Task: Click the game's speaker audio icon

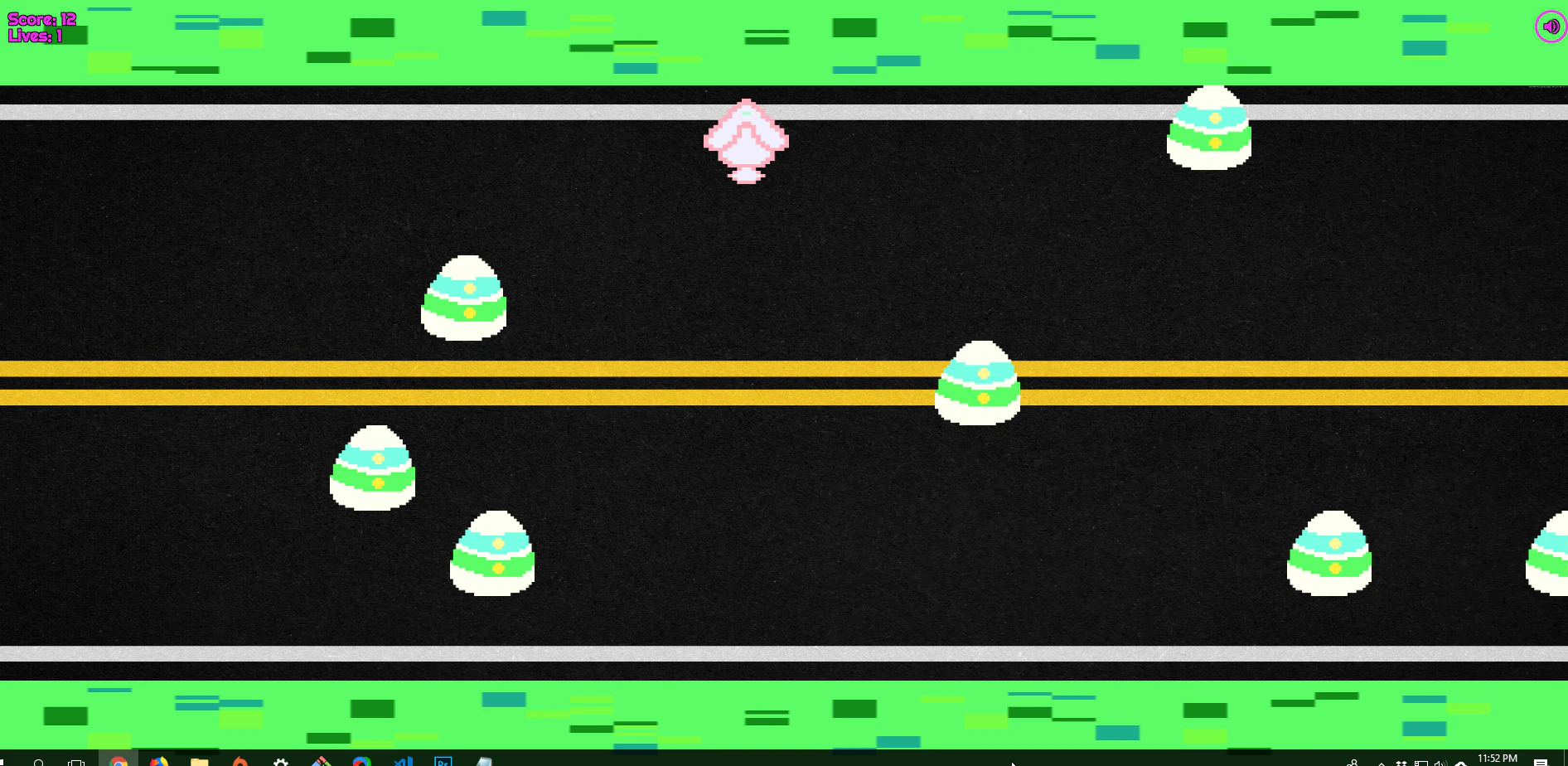Action: click(x=1549, y=26)
